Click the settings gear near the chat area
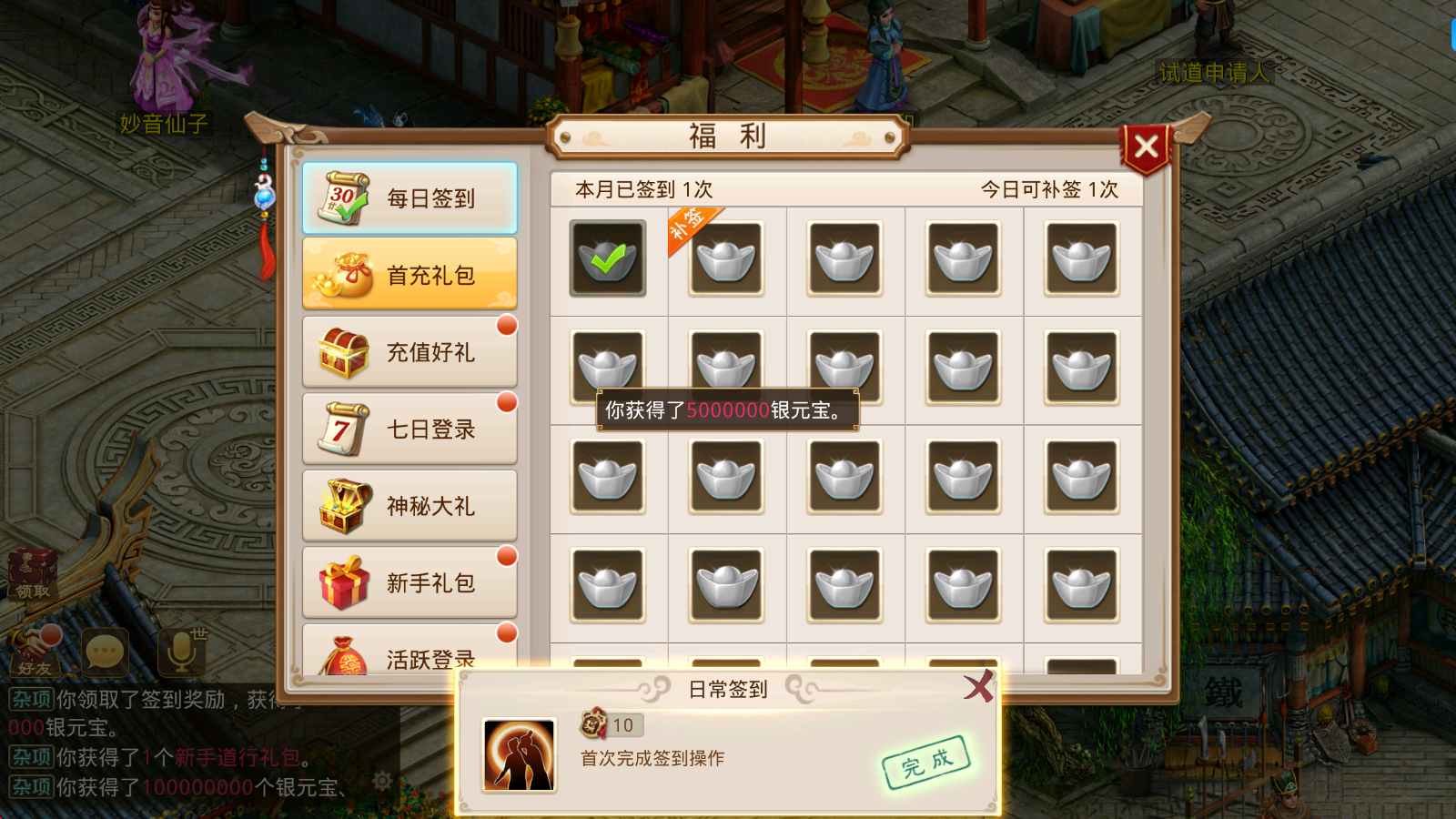The height and width of the screenshot is (819, 1456). point(382,780)
